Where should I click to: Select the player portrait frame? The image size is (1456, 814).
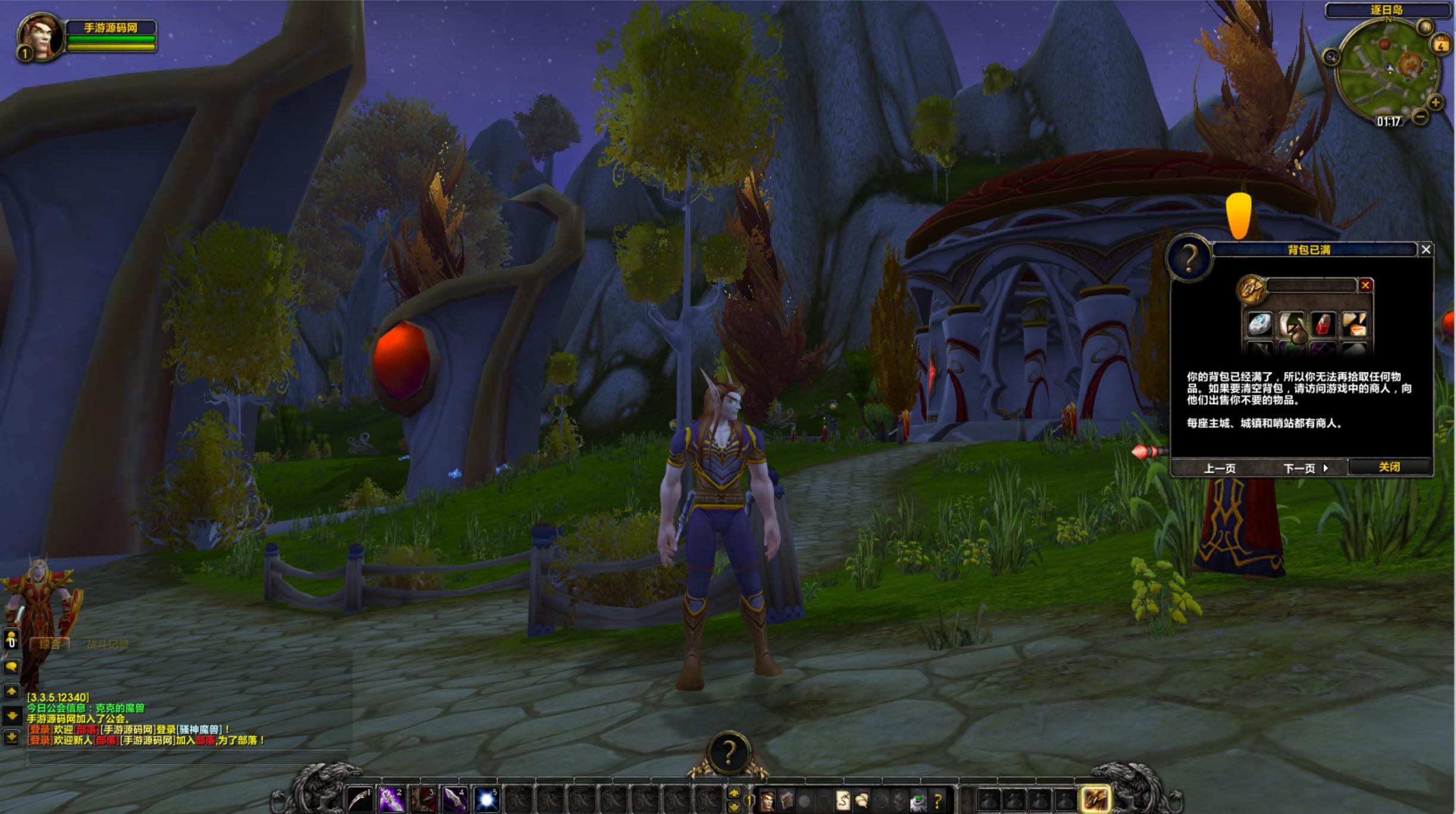(x=40, y=37)
